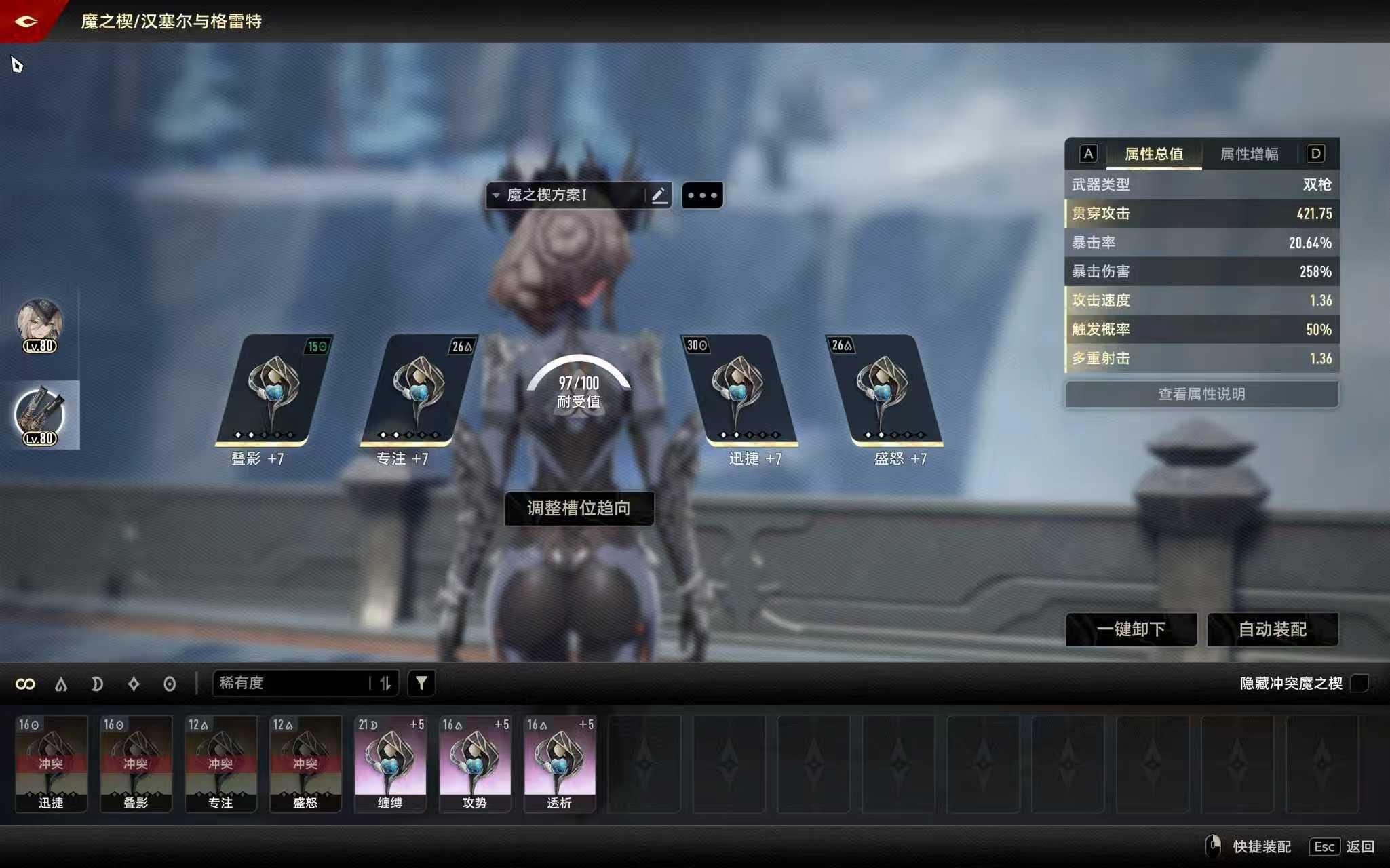Click 自动装配 auto-equip button
Image resolution: width=1390 pixels, height=868 pixels.
tap(1273, 629)
